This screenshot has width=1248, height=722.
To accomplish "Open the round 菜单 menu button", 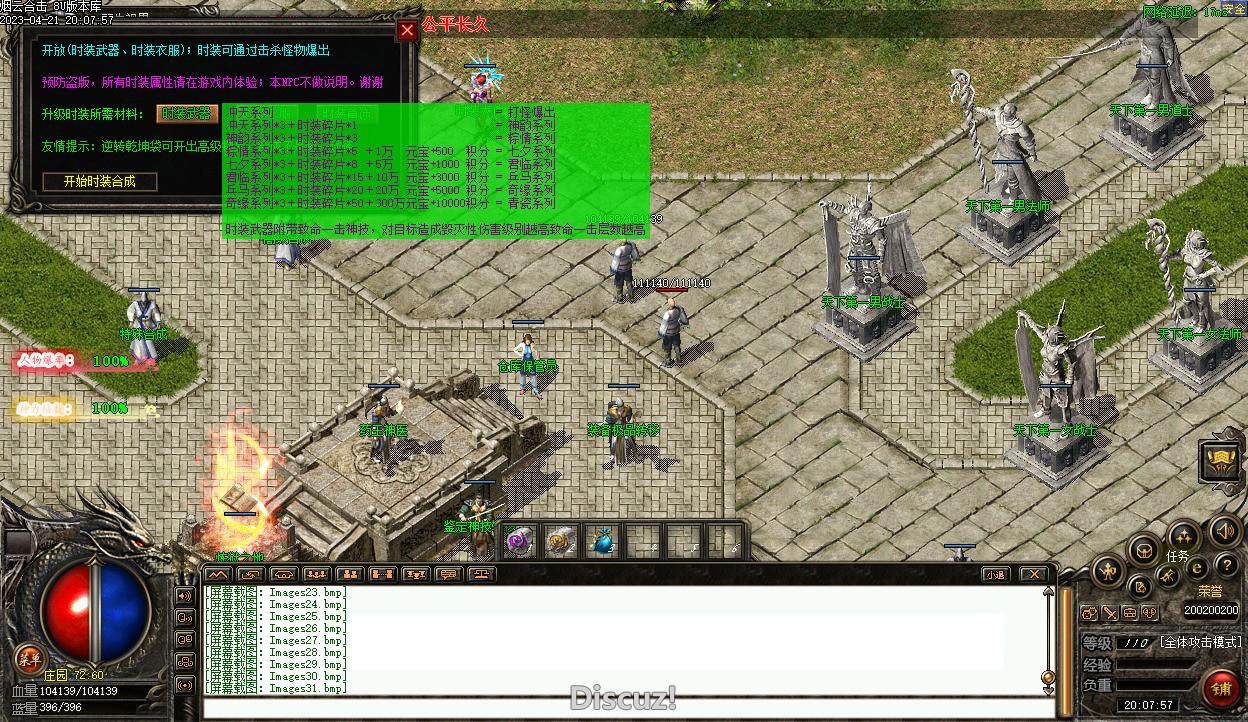I will [29, 657].
